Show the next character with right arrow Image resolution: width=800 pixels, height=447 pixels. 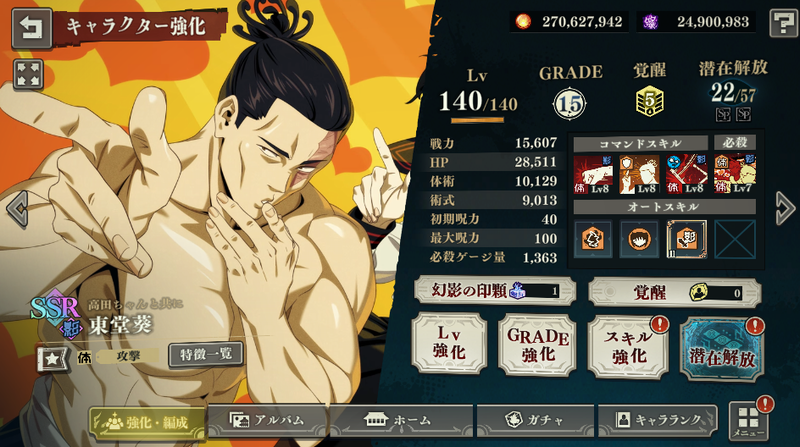coord(784,208)
